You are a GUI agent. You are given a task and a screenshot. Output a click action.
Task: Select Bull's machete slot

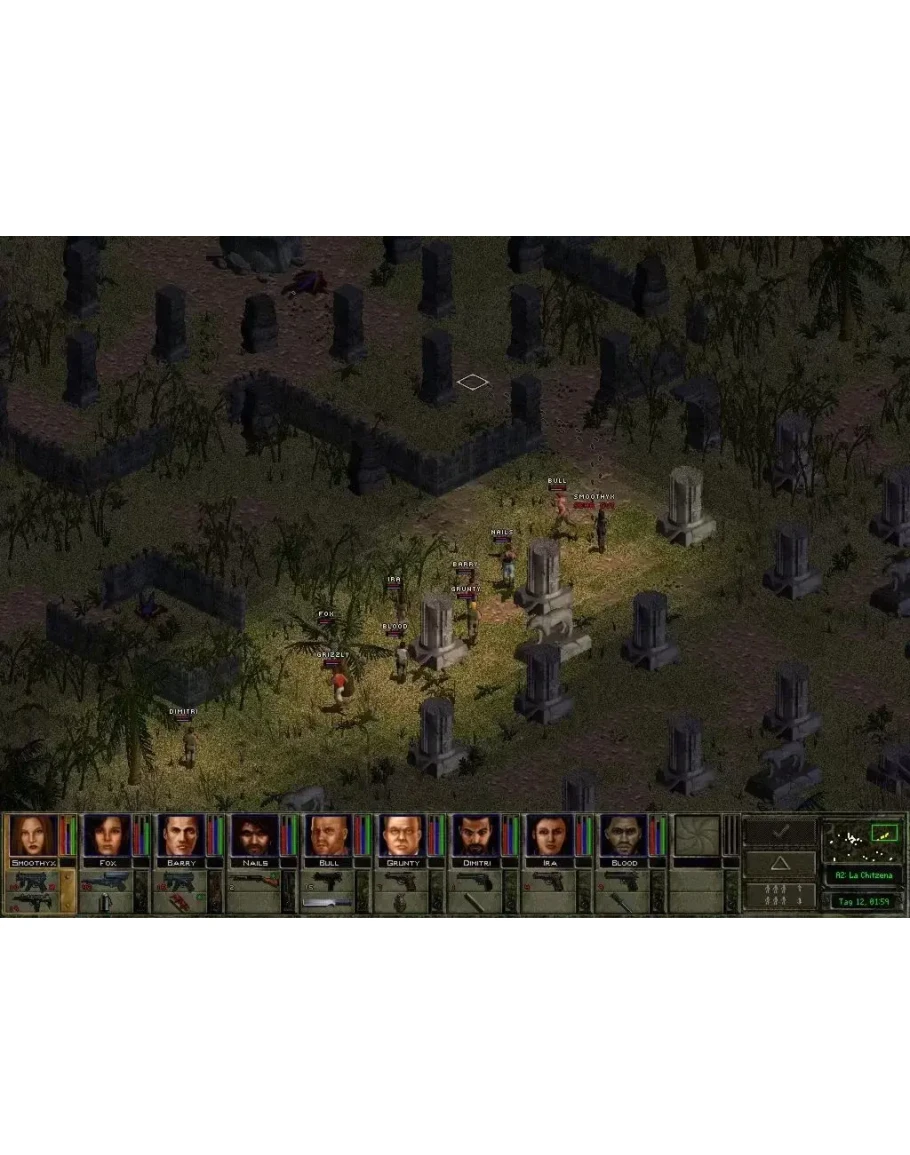tap(328, 901)
